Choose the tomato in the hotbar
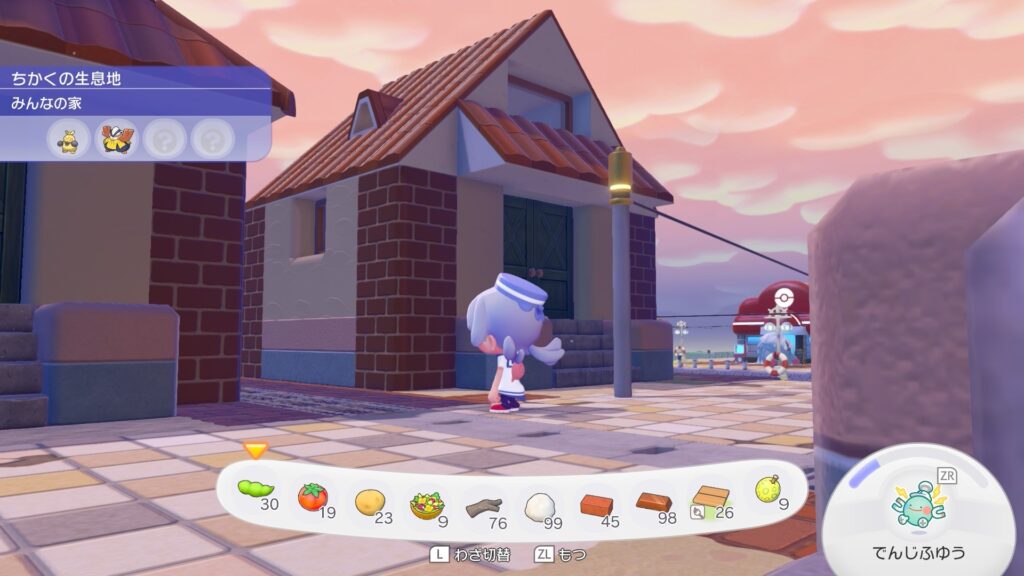Viewport: 1024px width, 576px height. click(313, 495)
